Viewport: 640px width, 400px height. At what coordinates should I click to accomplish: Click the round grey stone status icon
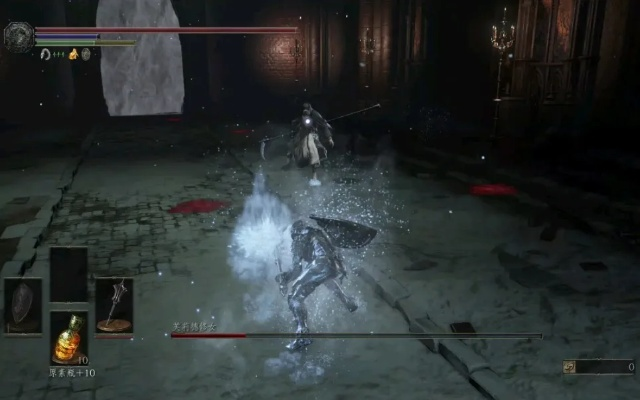[86, 54]
